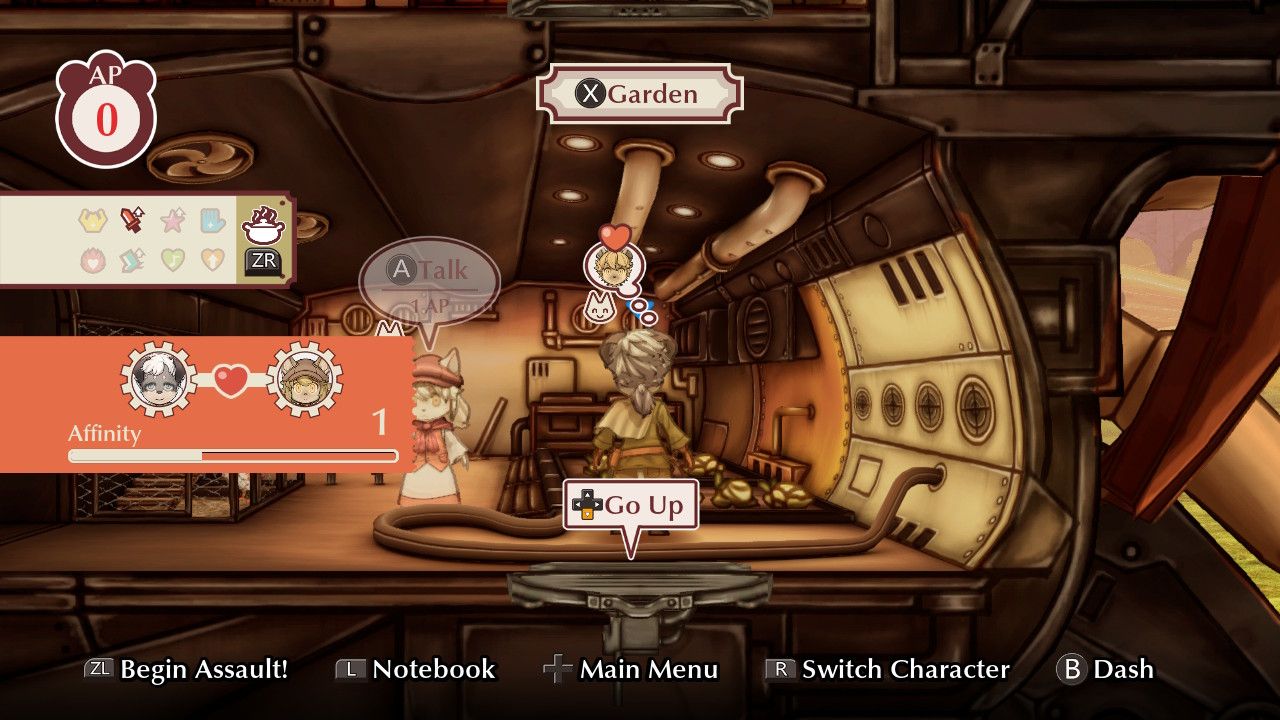Click the orange heart with arrow icon
Viewport: 1280px width, 720px height.
point(211,260)
